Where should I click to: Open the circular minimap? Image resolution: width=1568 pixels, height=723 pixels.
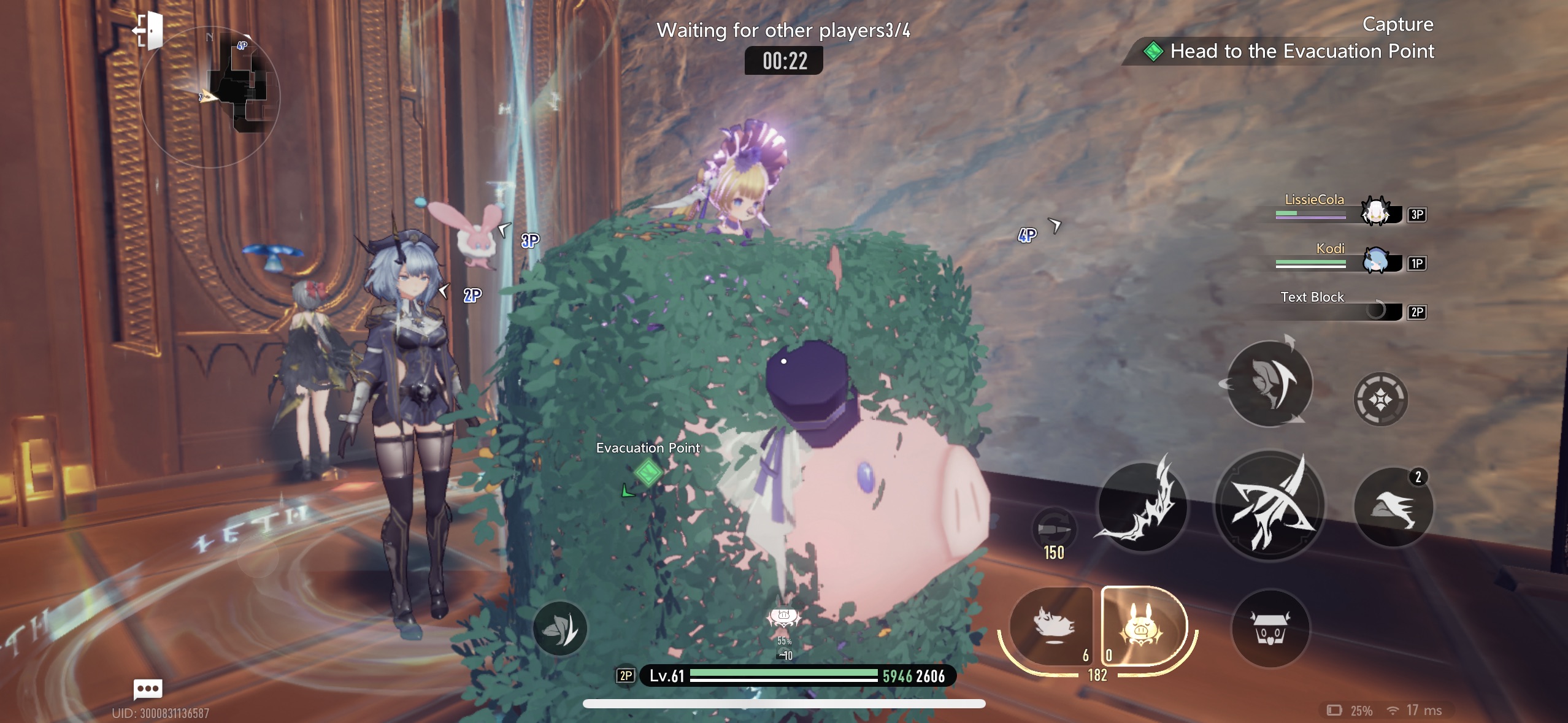click(x=210, y=97)
